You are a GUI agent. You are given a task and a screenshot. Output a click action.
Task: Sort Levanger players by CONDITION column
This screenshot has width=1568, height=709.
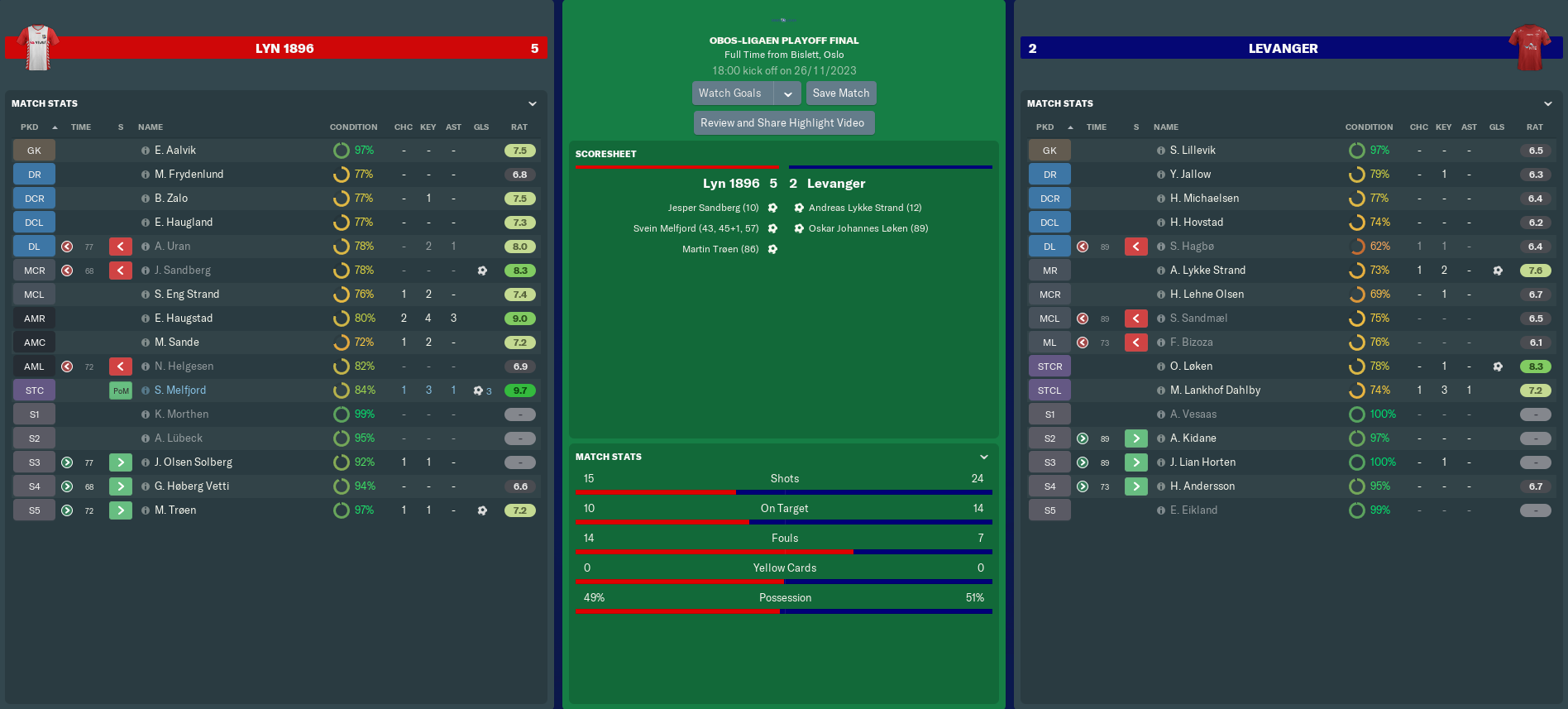click(x=1369, y=127)
